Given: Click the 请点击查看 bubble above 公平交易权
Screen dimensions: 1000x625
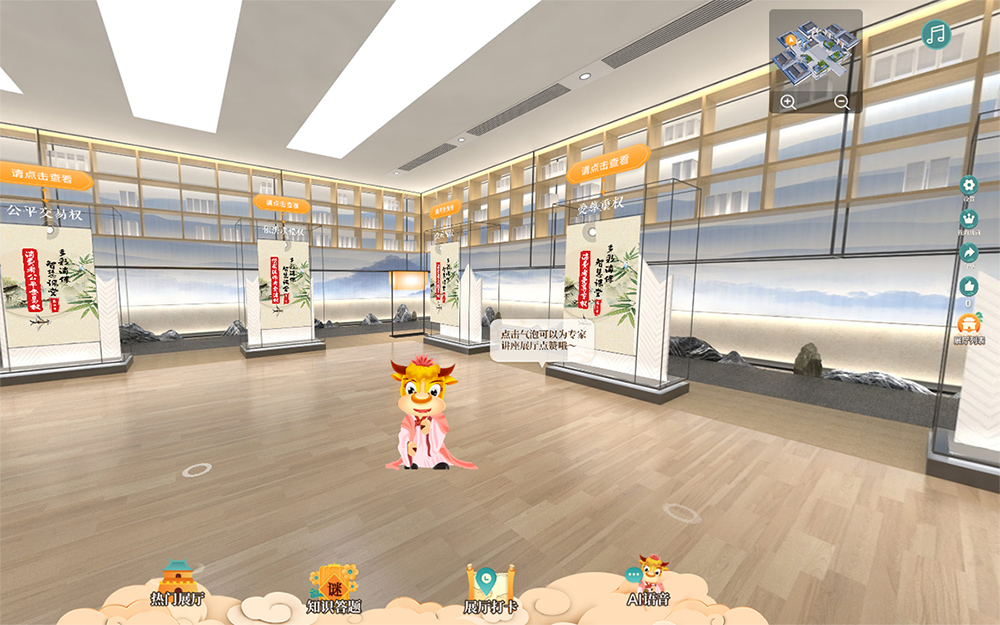Looking at the screenshot, I should click(x=46, y=176).
